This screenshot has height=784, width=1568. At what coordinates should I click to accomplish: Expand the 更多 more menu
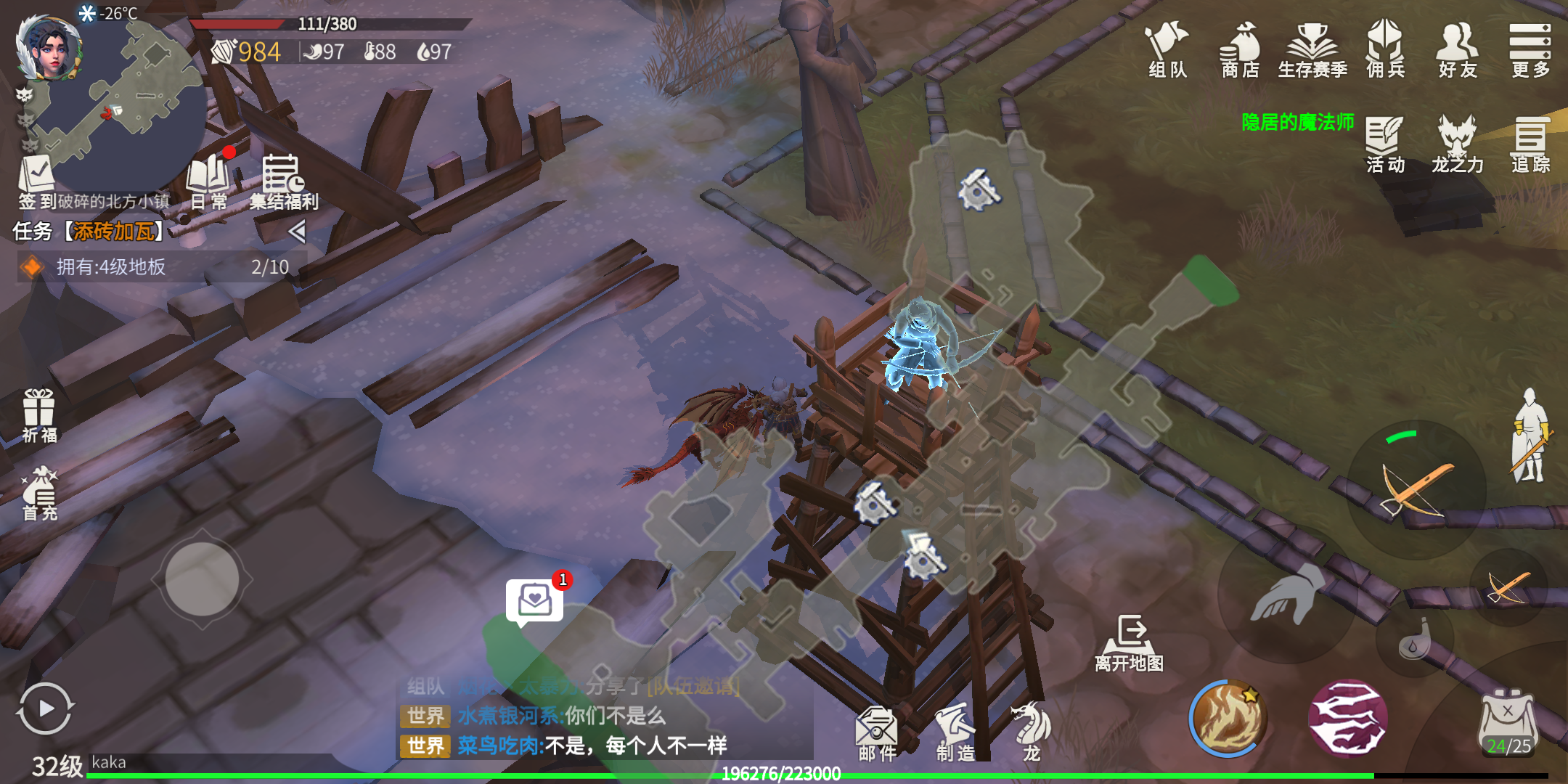point(1530,49)
